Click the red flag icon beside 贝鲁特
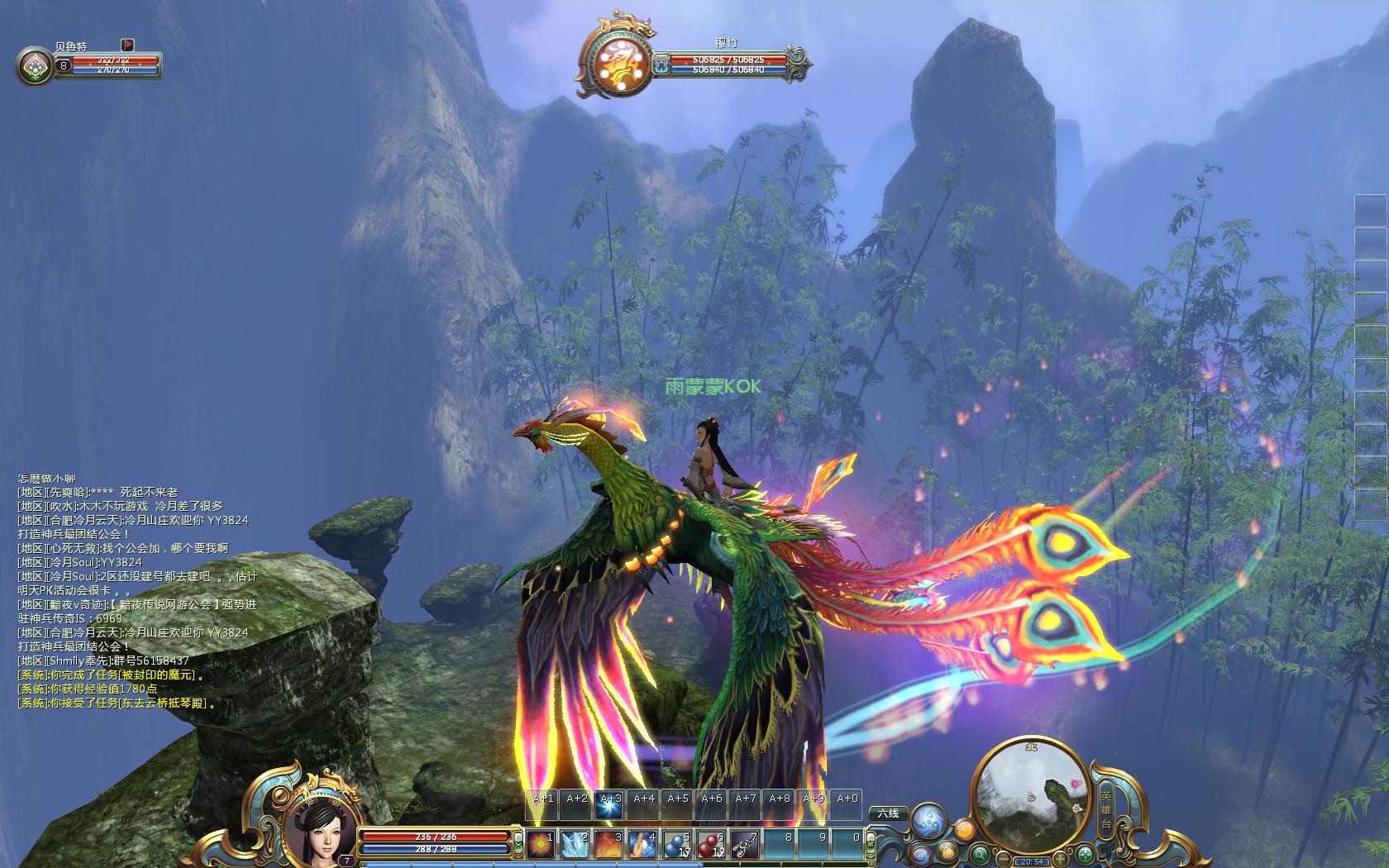Image resolution: width=1389 pixels, height=868 pixels. [128, 45]
